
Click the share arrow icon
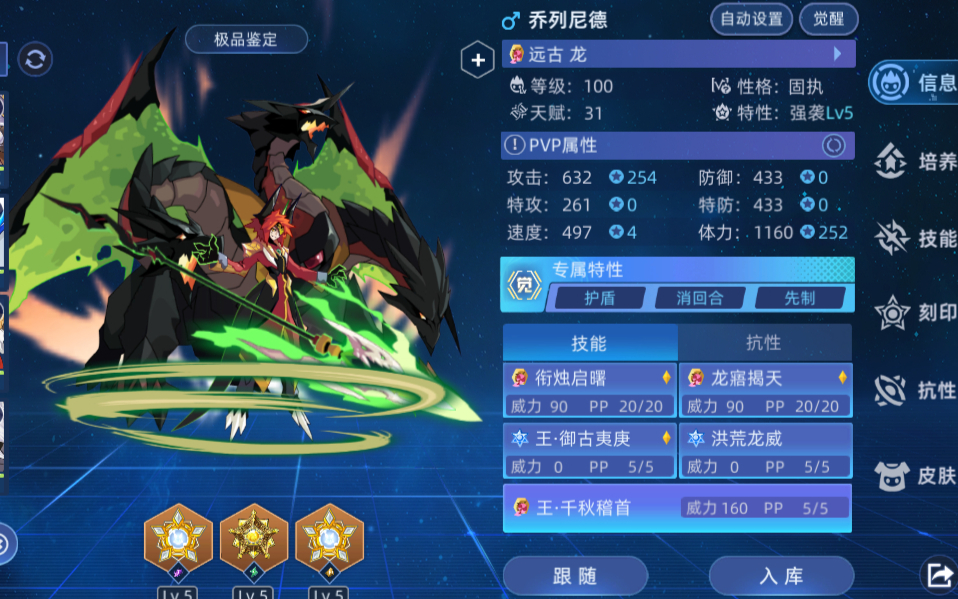pyautogui.click(x=940, y=574)
